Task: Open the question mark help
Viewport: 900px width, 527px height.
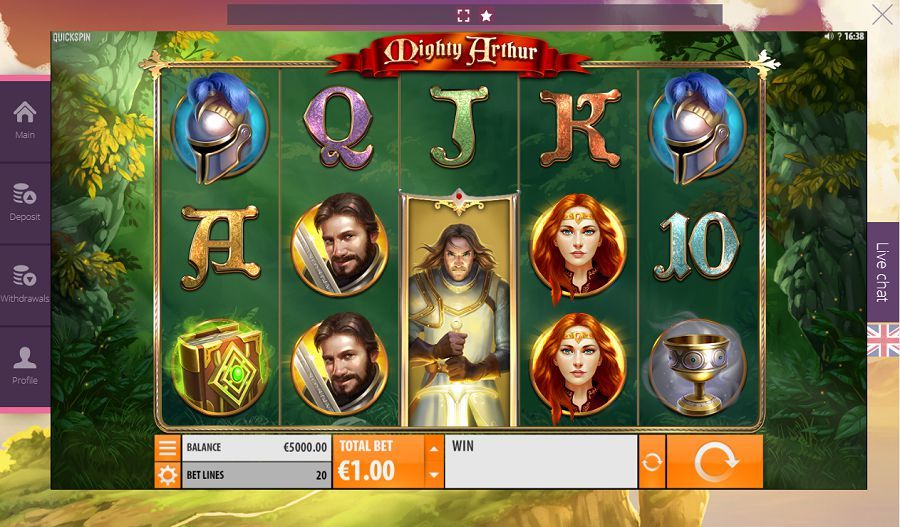Action: click(x=838, y=36)
